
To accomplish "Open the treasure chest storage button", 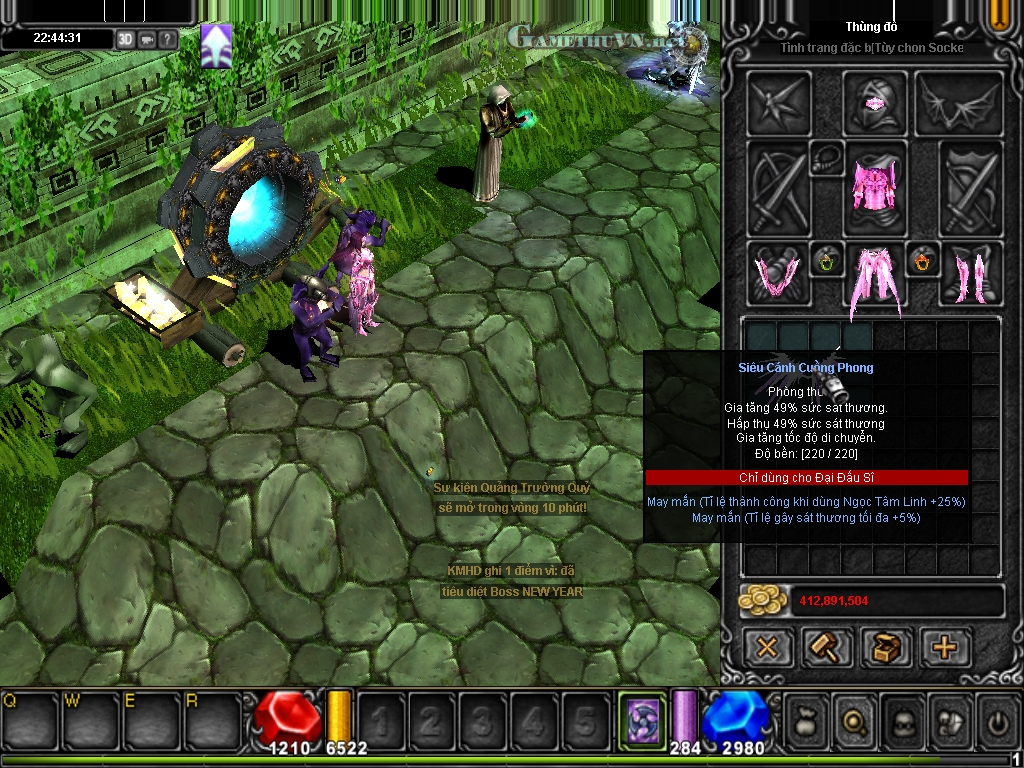I will click(x=886, y=647).
